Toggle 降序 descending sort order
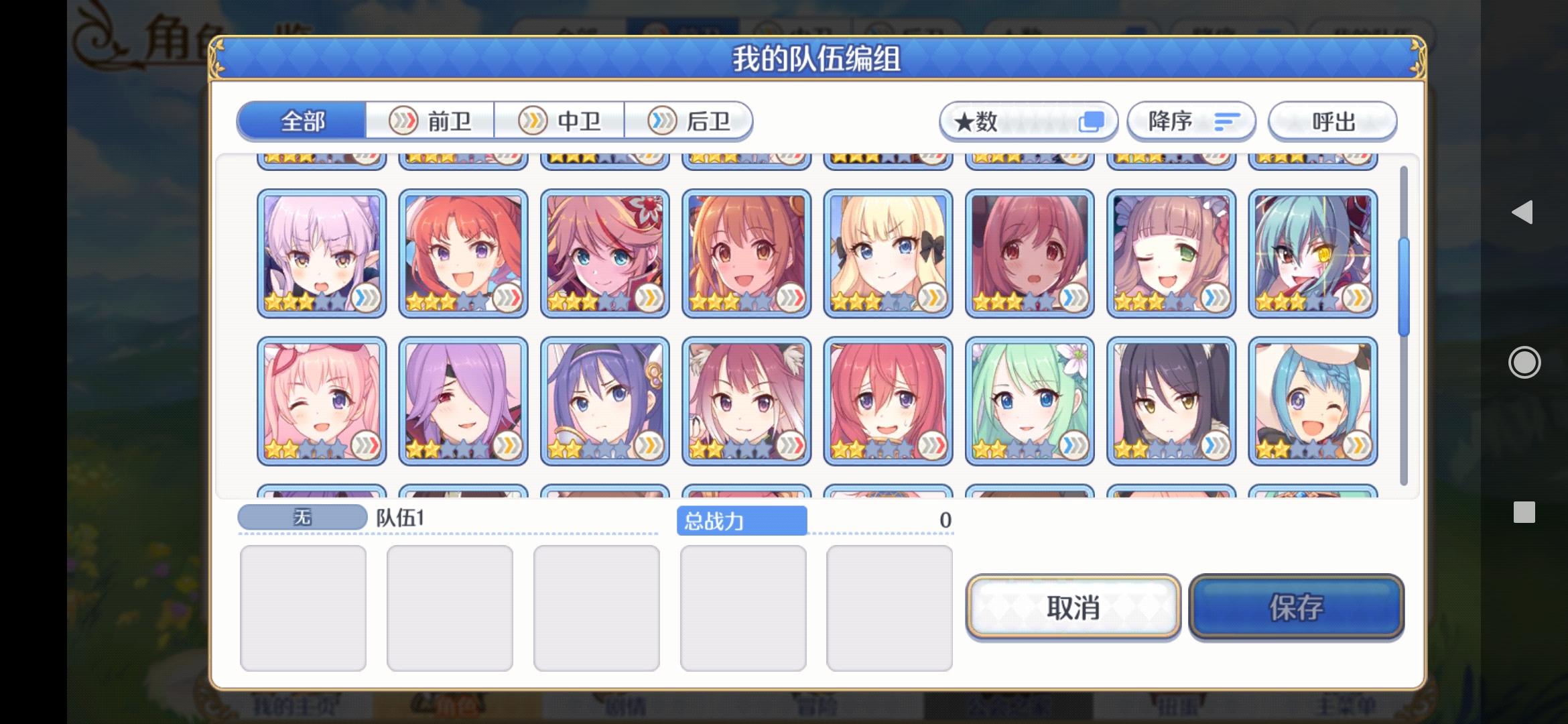Viewport: 1568px width, 724px height. tap(1191, 121)
